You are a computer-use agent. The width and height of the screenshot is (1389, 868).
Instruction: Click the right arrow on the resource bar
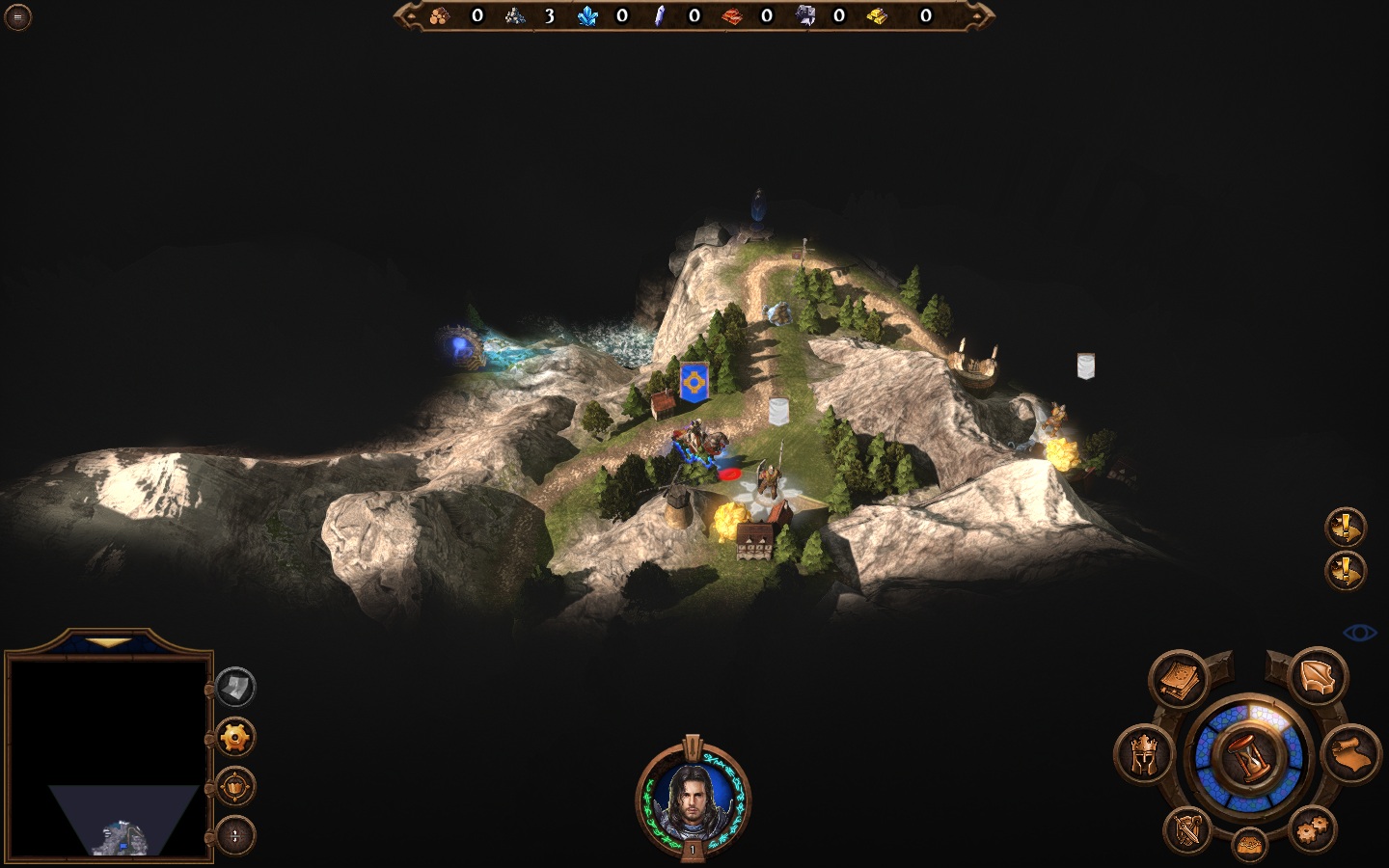[983, 15]
